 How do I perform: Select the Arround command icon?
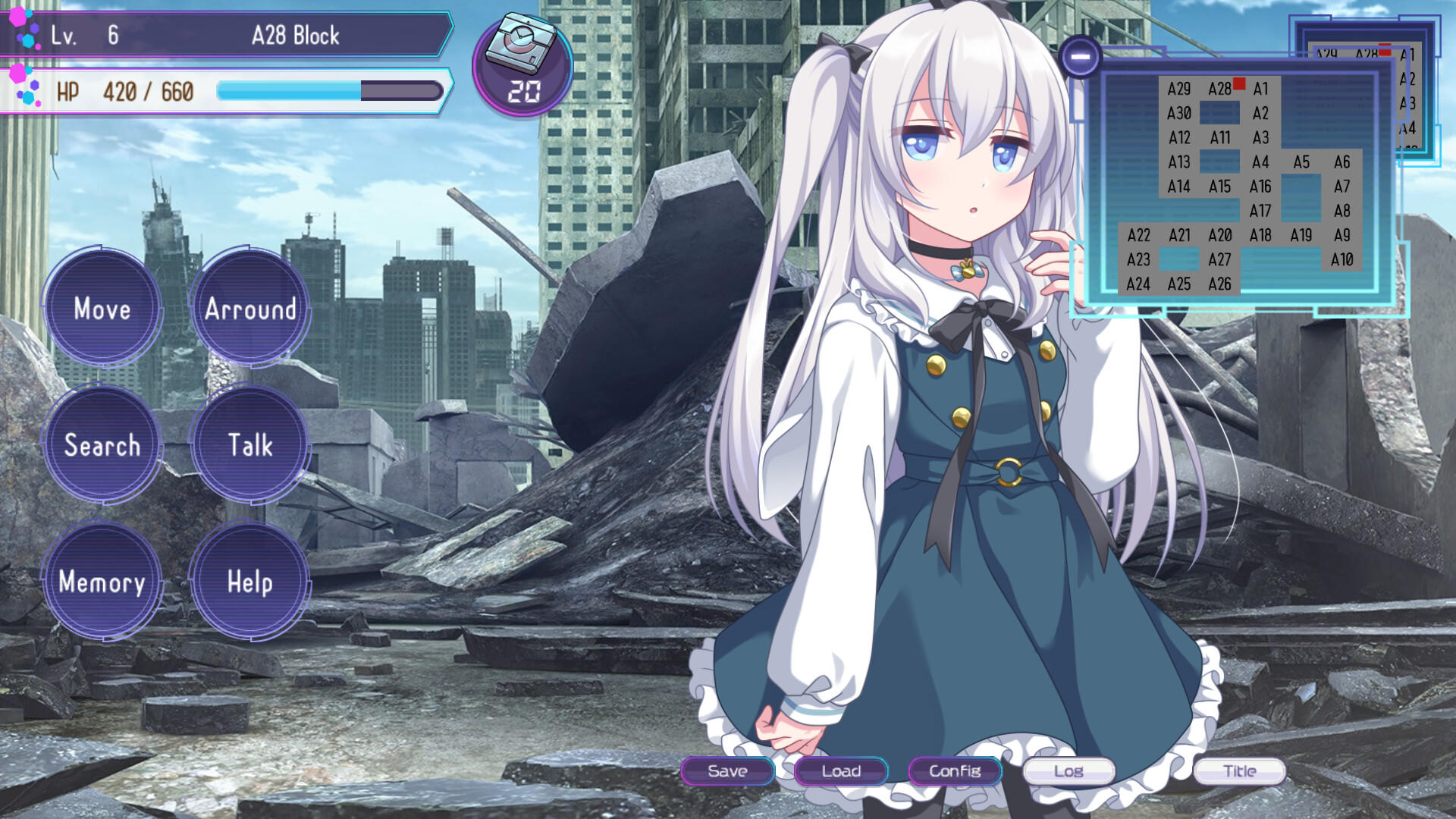pyautogui.click(x=249, y=309)
